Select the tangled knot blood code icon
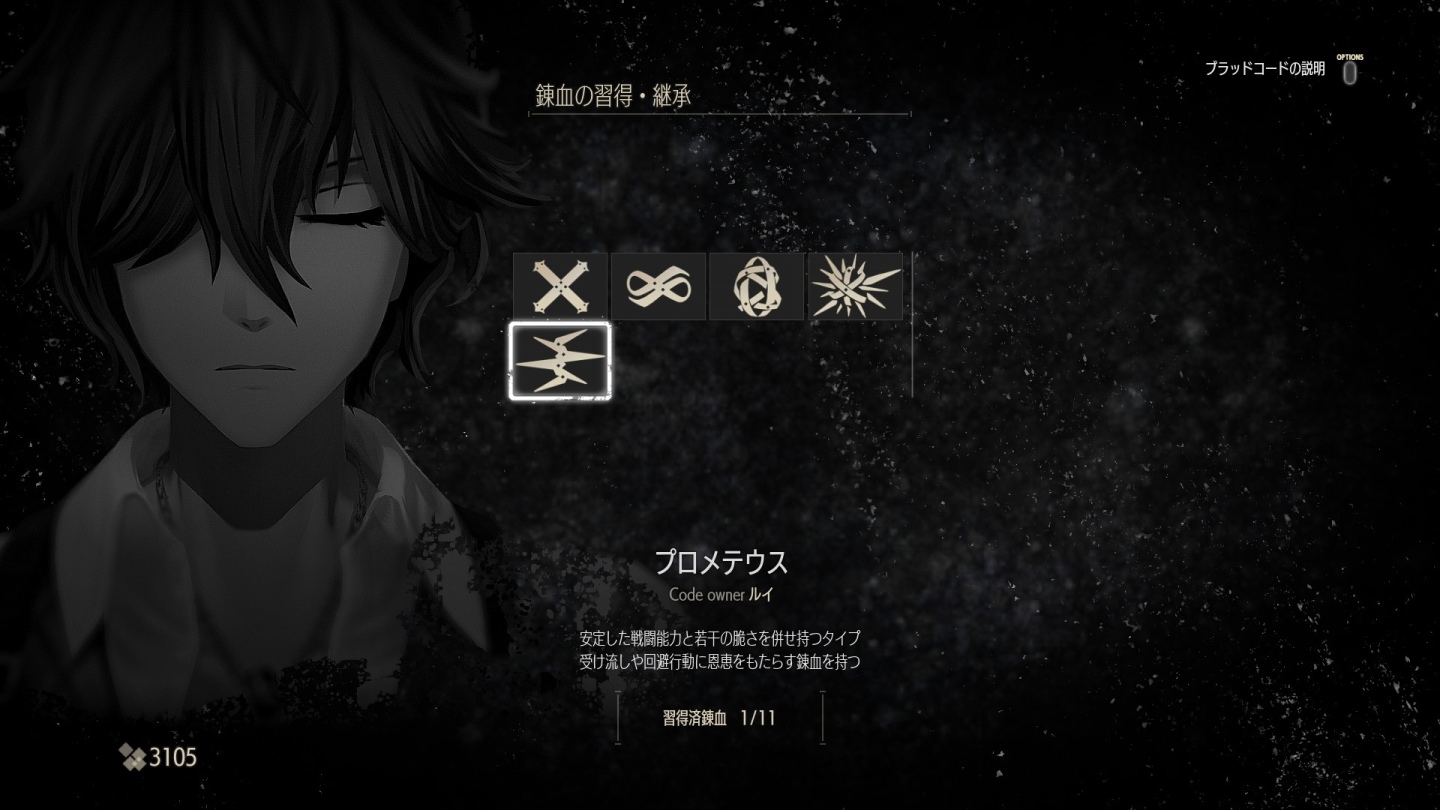Screen dimensions: 1440x810 coord(756,285)
